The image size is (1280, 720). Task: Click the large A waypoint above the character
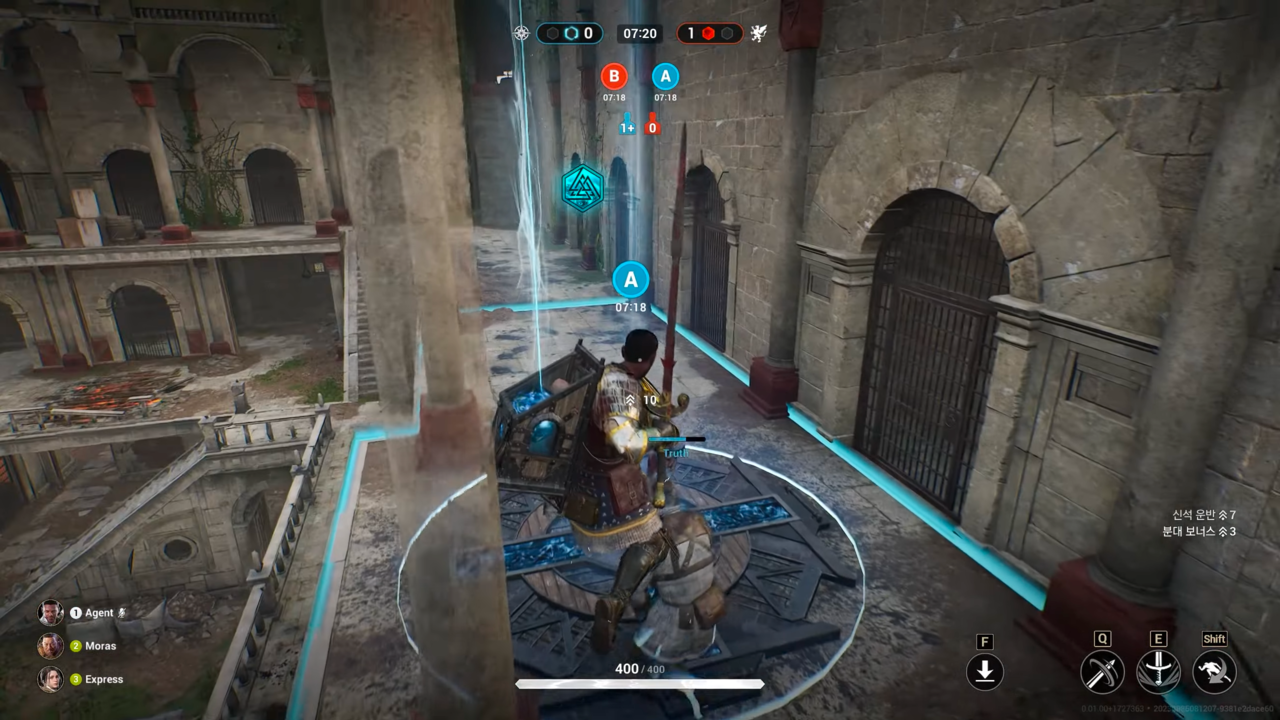tap(631, 279)
